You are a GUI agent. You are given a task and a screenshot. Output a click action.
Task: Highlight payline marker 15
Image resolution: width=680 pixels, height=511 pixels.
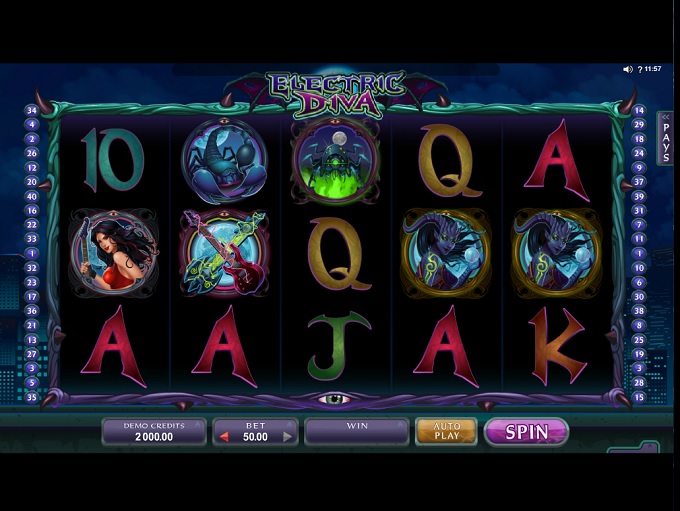click(x=640, y=397)
